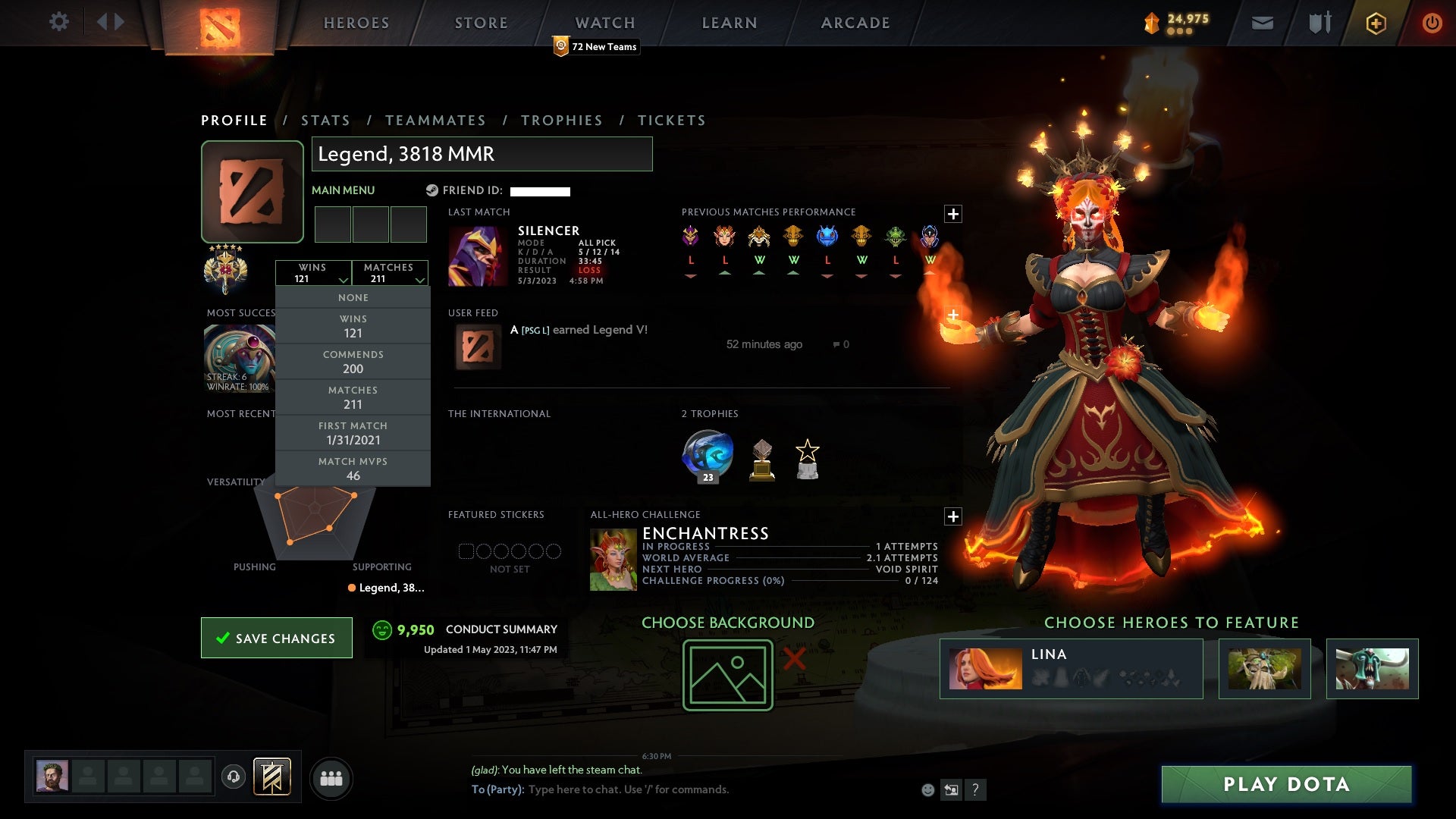Open the WATCH menu item
Screen dimensions: 1456x819
(604, 22)
